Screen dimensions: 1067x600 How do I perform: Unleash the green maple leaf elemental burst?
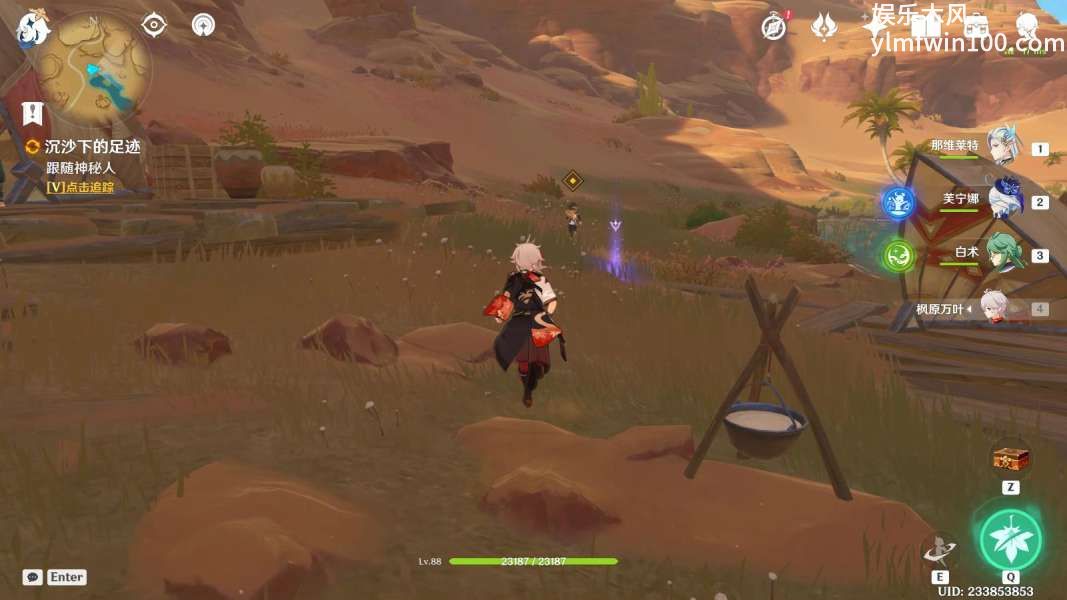point(1010,540)
